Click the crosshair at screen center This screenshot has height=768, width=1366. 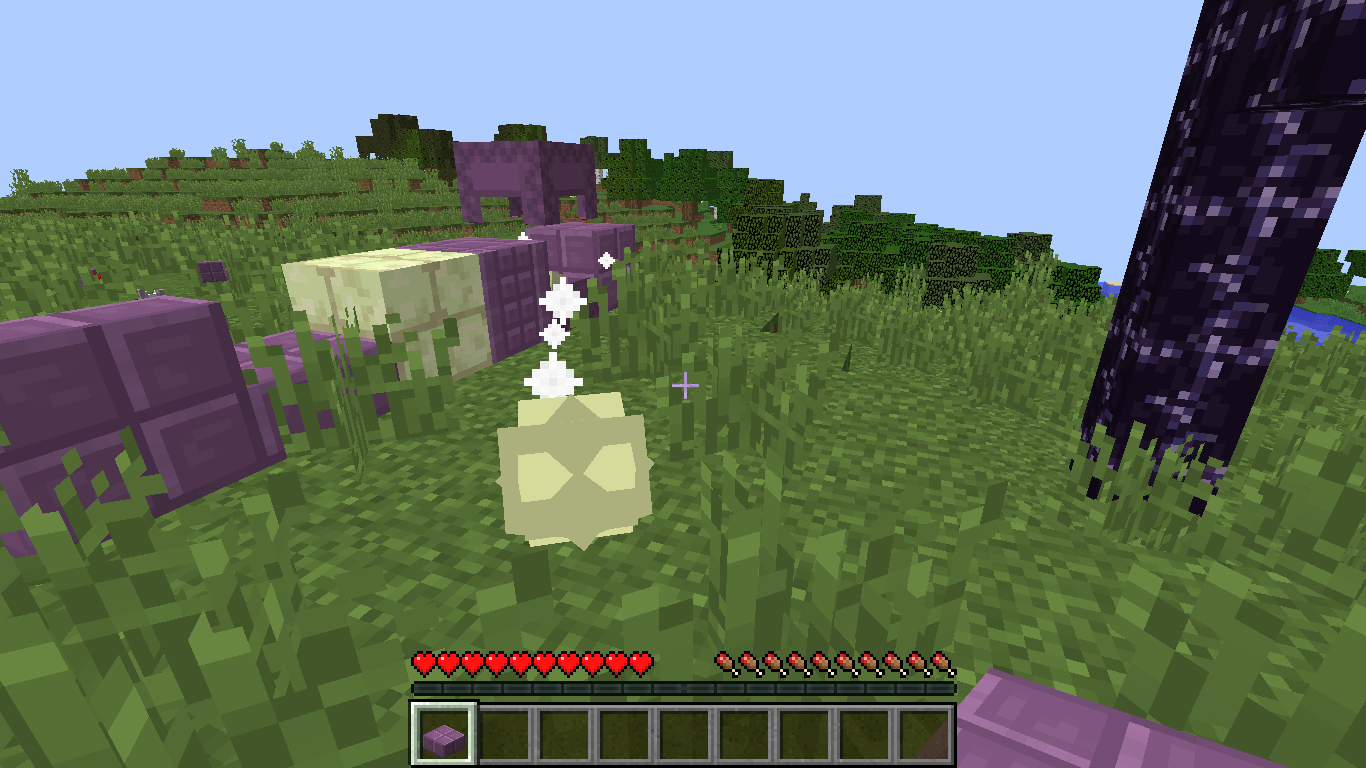[x=683, y=384]
